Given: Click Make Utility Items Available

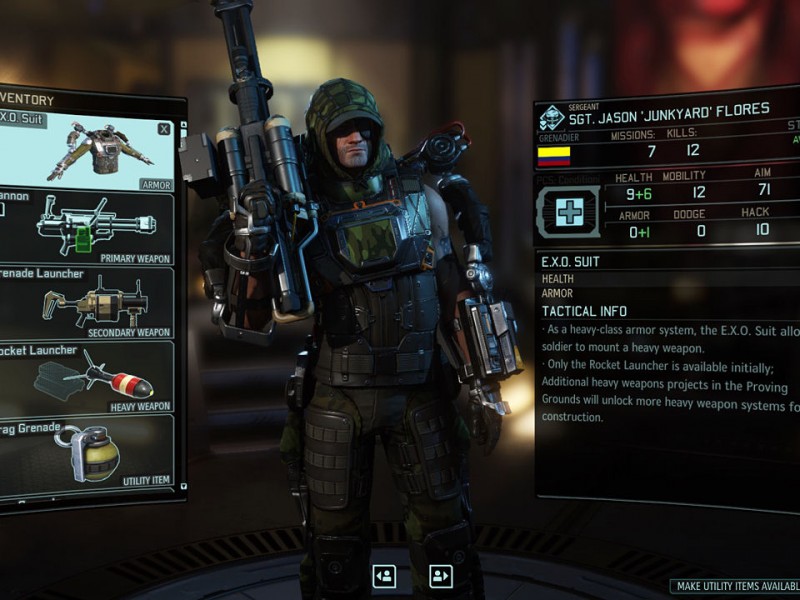Looking at the screenshot, I should coord(736,587).
